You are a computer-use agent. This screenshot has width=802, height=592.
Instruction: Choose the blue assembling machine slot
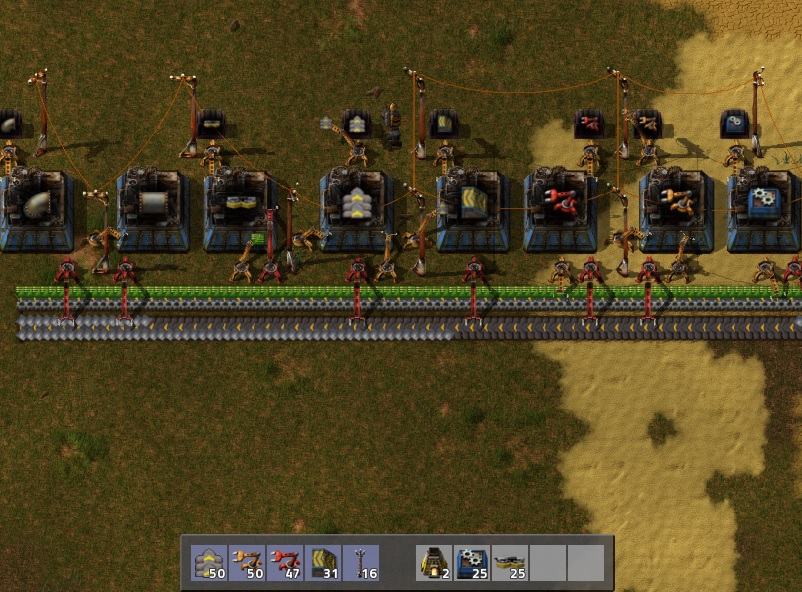point(472,563)
